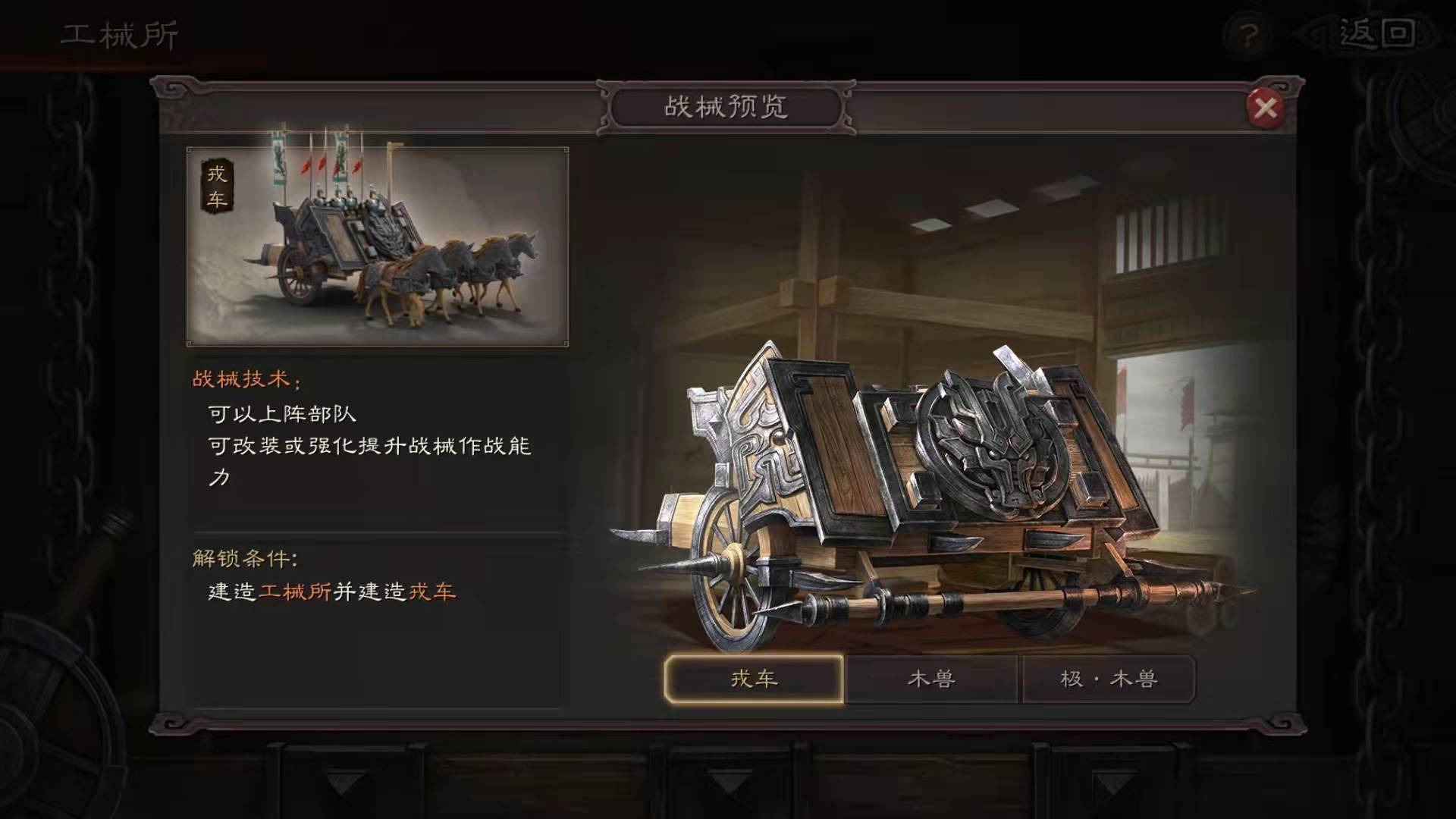Switch to the 极·木兽 tab
1456x819 pixels.
tap(1109, 679)
